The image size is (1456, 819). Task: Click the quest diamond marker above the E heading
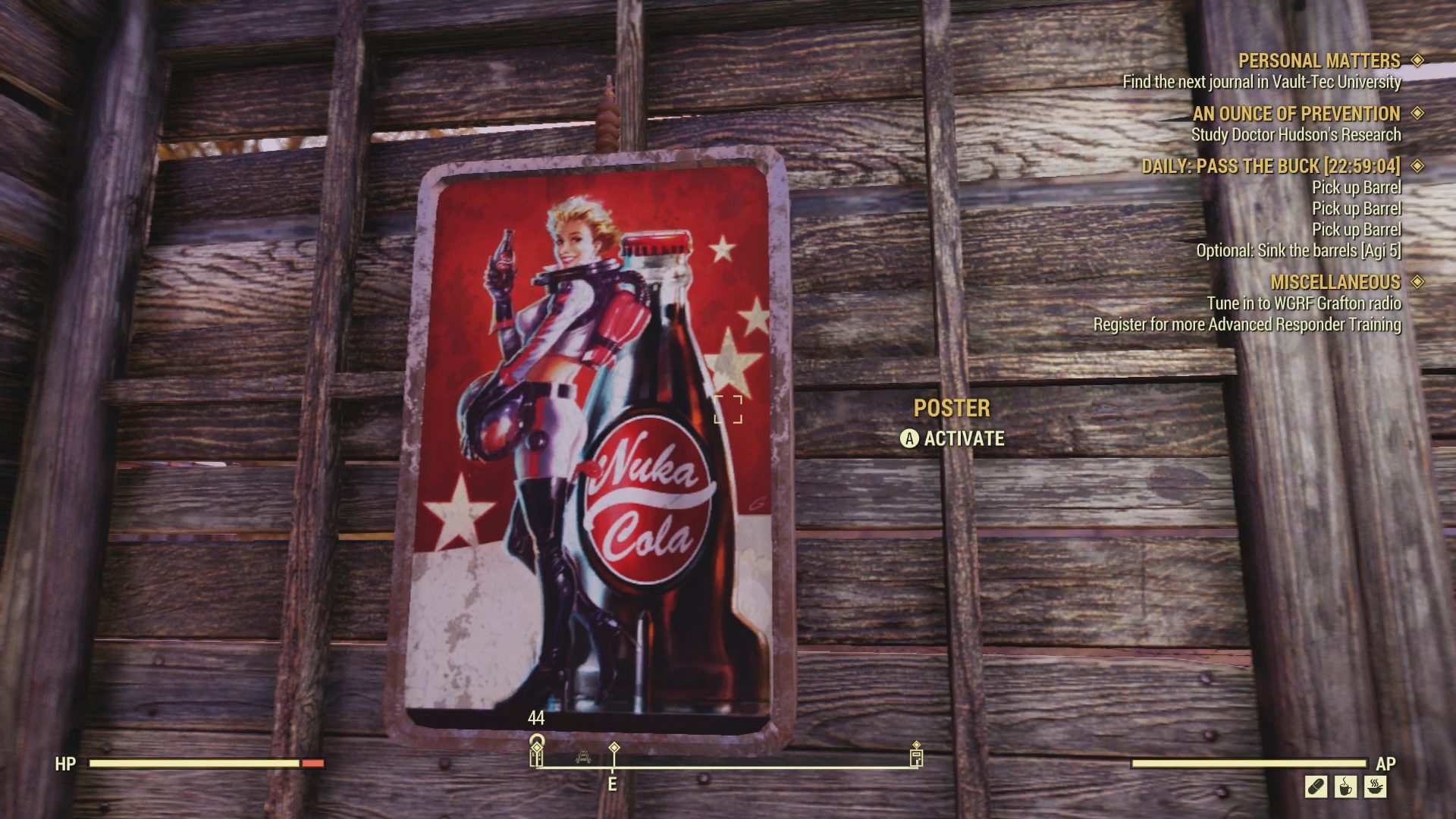point(613,748)
